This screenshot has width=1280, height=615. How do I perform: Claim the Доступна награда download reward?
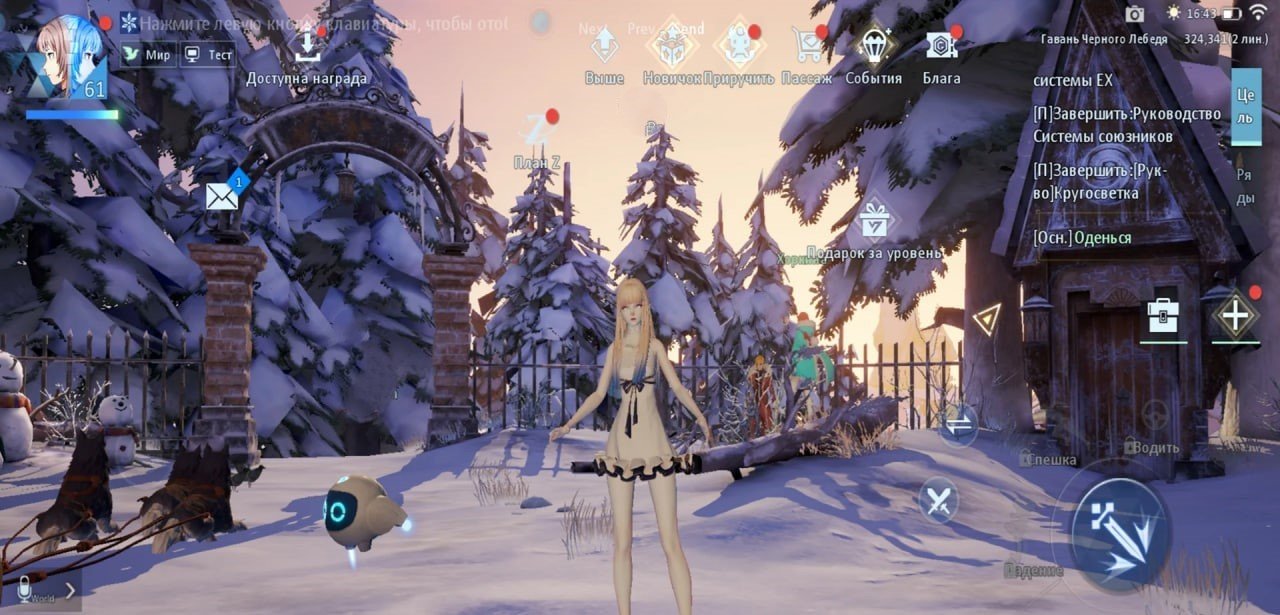(306, 48)
